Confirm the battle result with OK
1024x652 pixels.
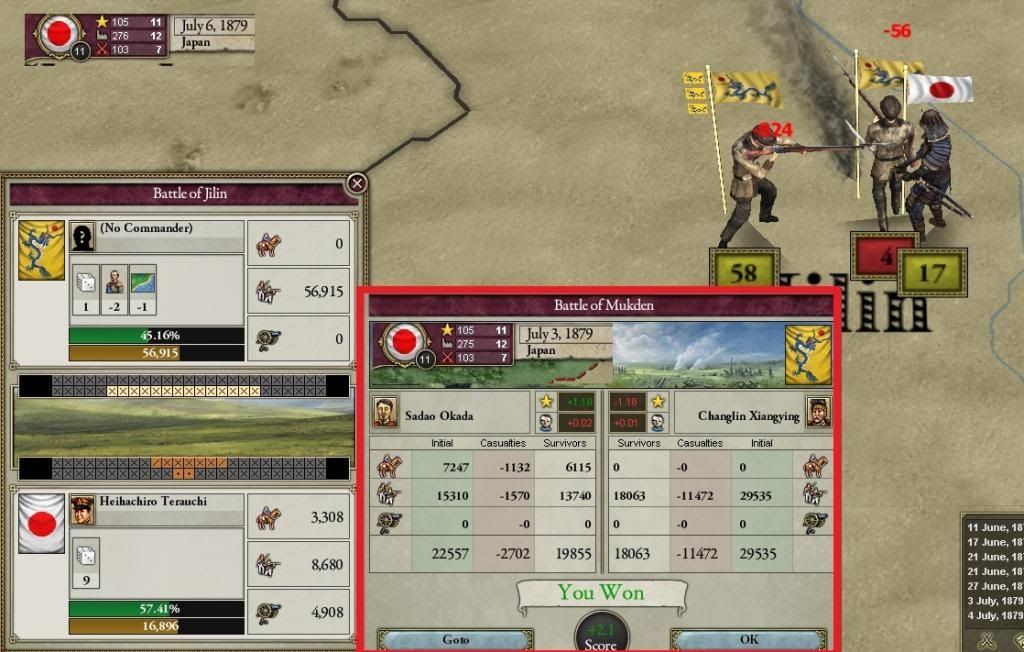(x=748, y=639)
